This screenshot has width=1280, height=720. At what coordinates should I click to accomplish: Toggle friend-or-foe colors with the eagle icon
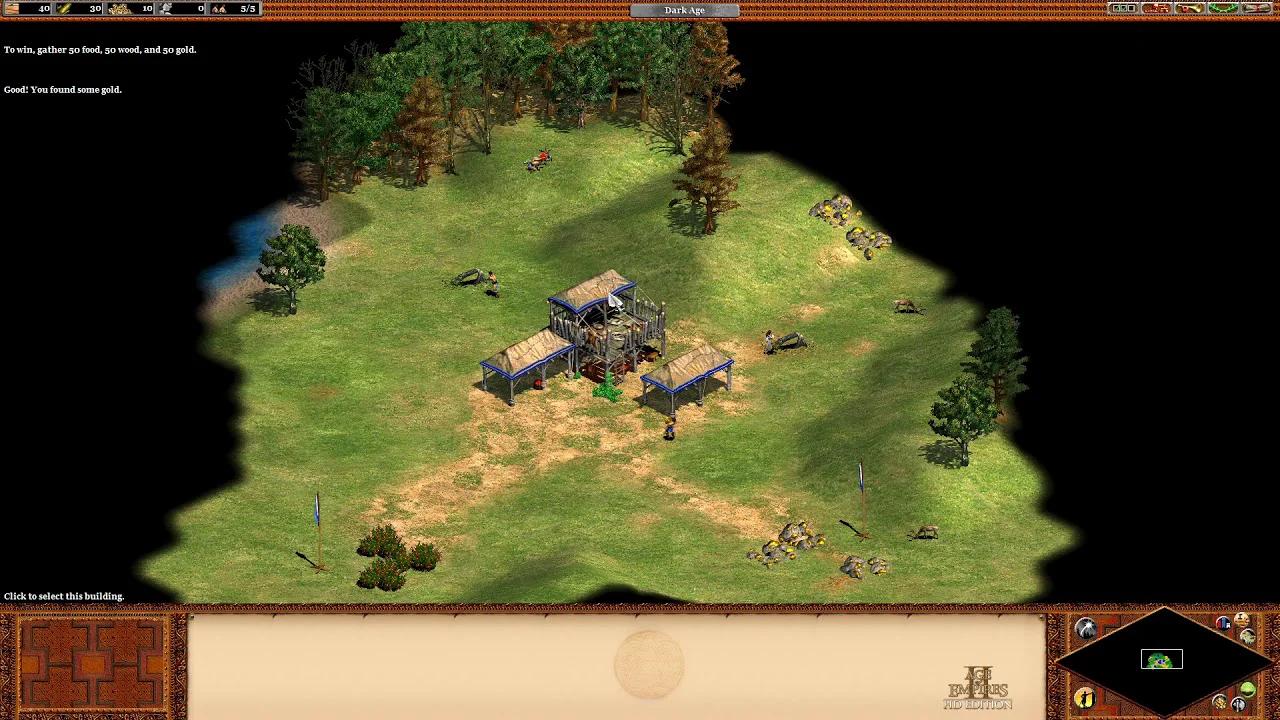(x=1248, y=637)
